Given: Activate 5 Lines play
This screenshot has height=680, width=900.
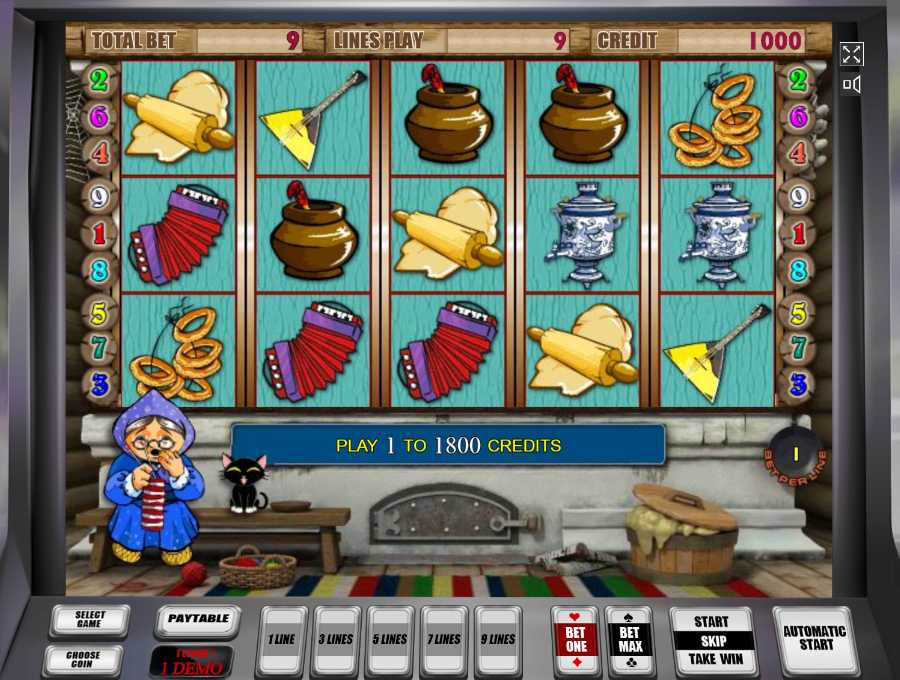Looking at the screenshot, I should point(389,639).
